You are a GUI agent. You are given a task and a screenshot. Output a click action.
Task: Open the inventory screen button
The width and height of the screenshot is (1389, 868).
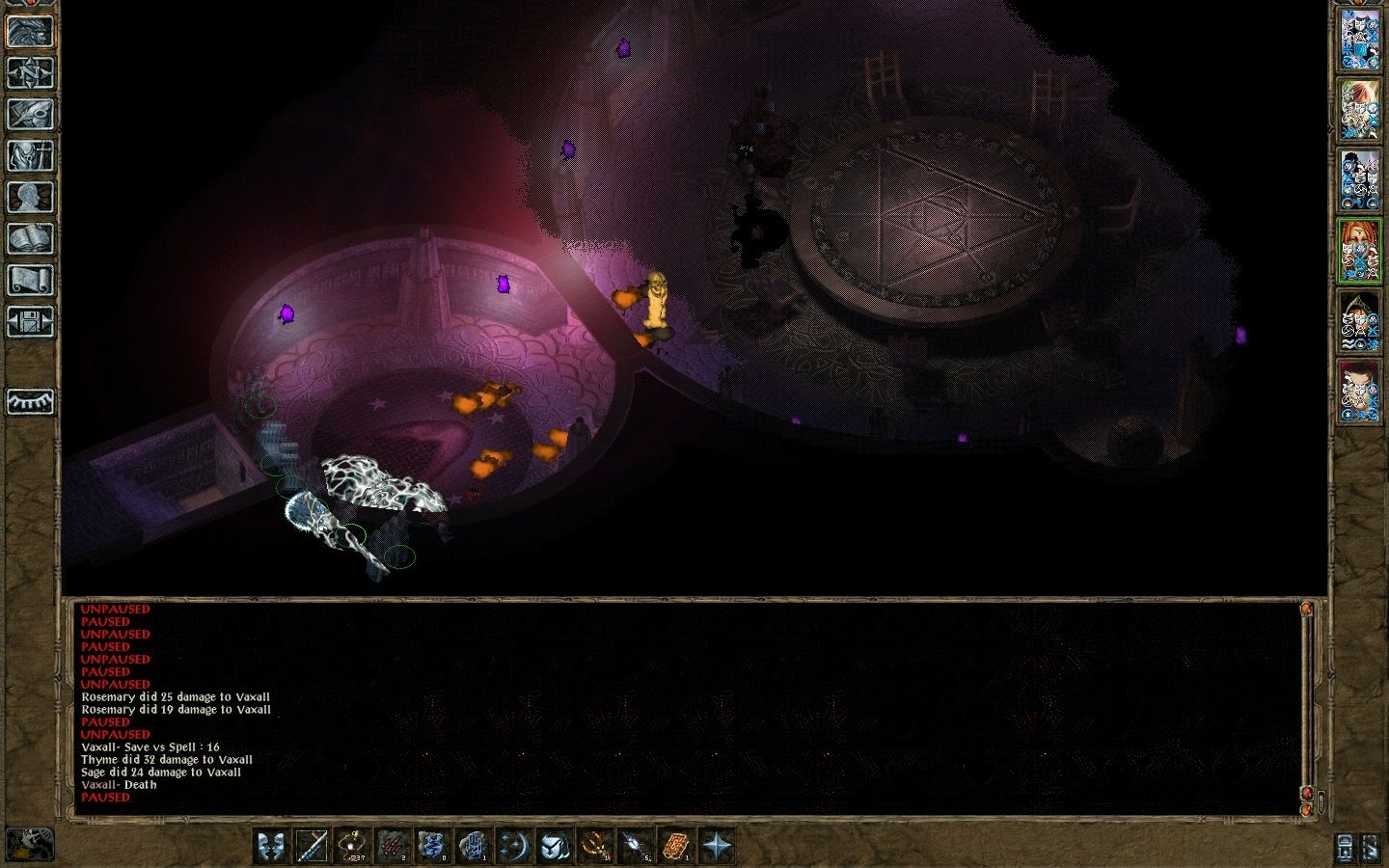coord(30,155)
